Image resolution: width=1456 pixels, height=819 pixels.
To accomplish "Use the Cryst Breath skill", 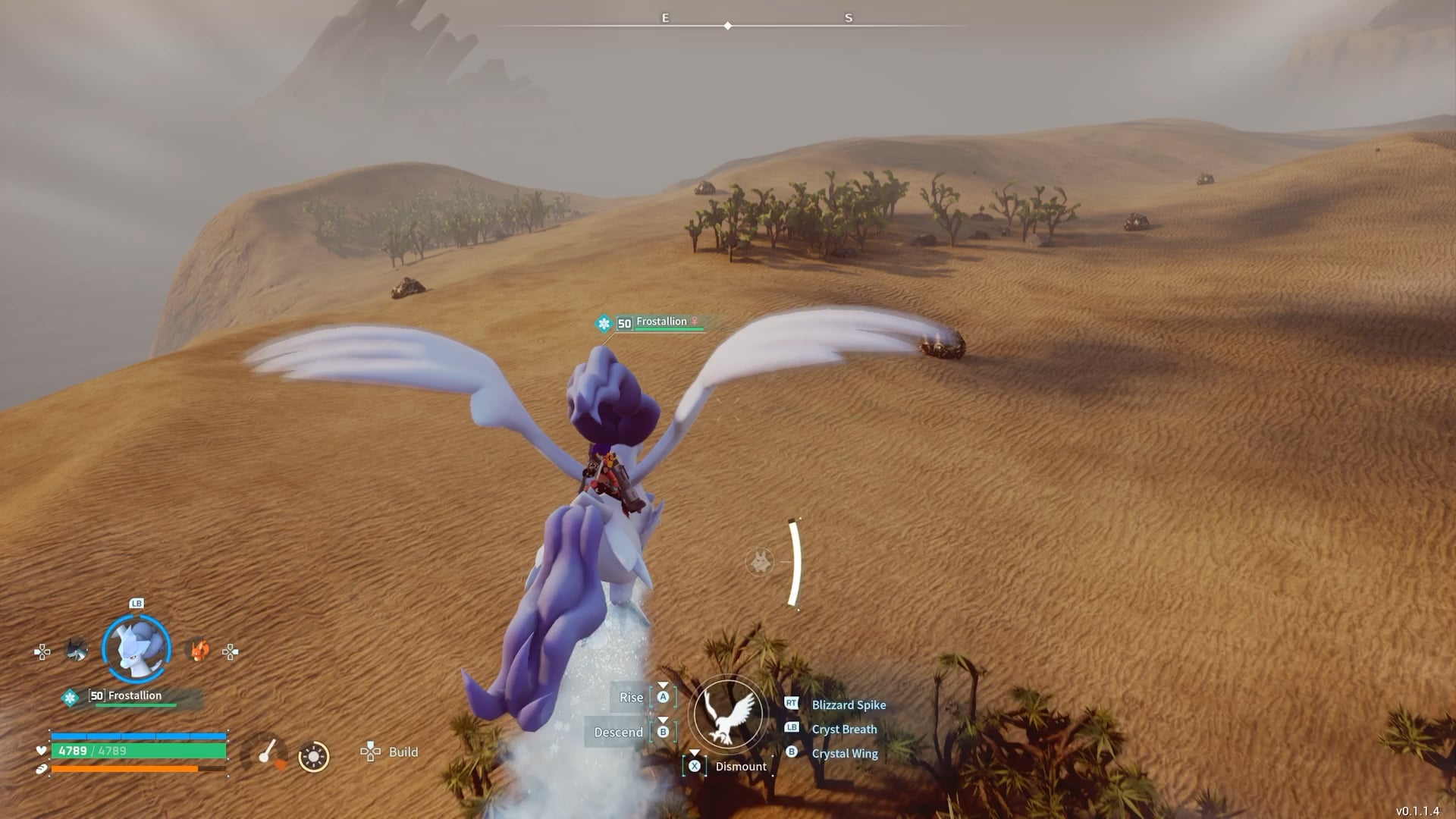I will 843,729.
